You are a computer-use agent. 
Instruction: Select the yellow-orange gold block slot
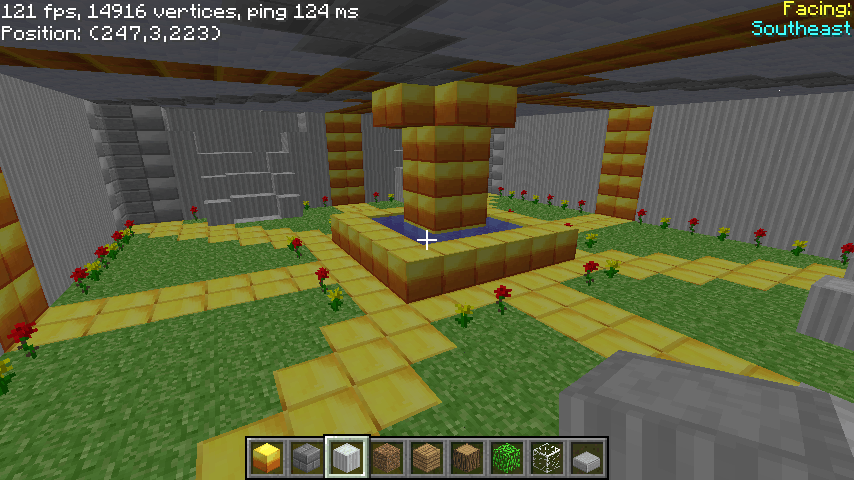click(x=266, y=458)
